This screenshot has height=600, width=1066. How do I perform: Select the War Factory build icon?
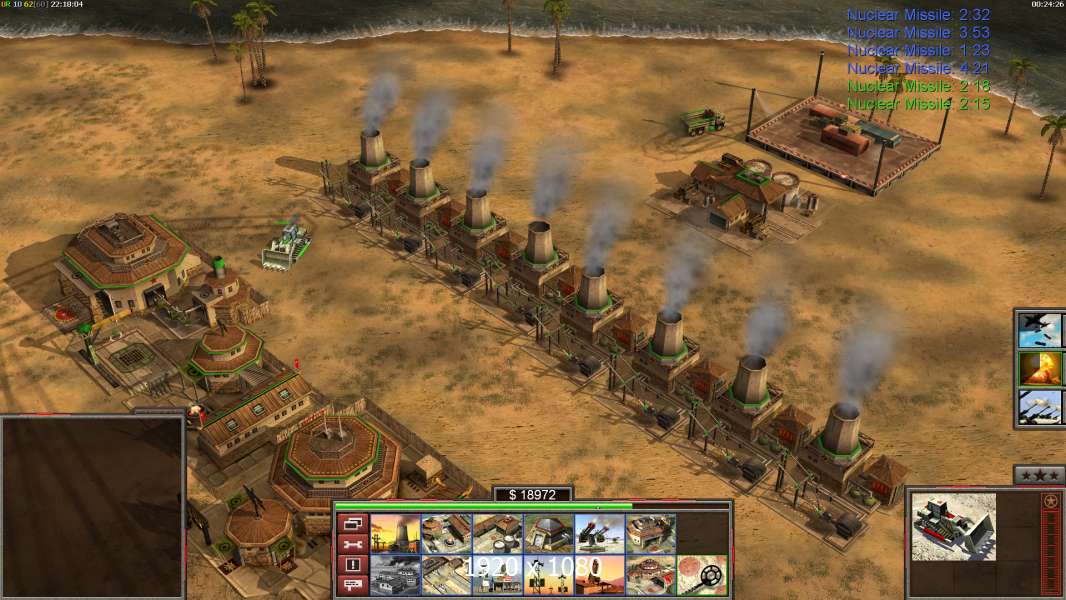[x=650, y=534]
